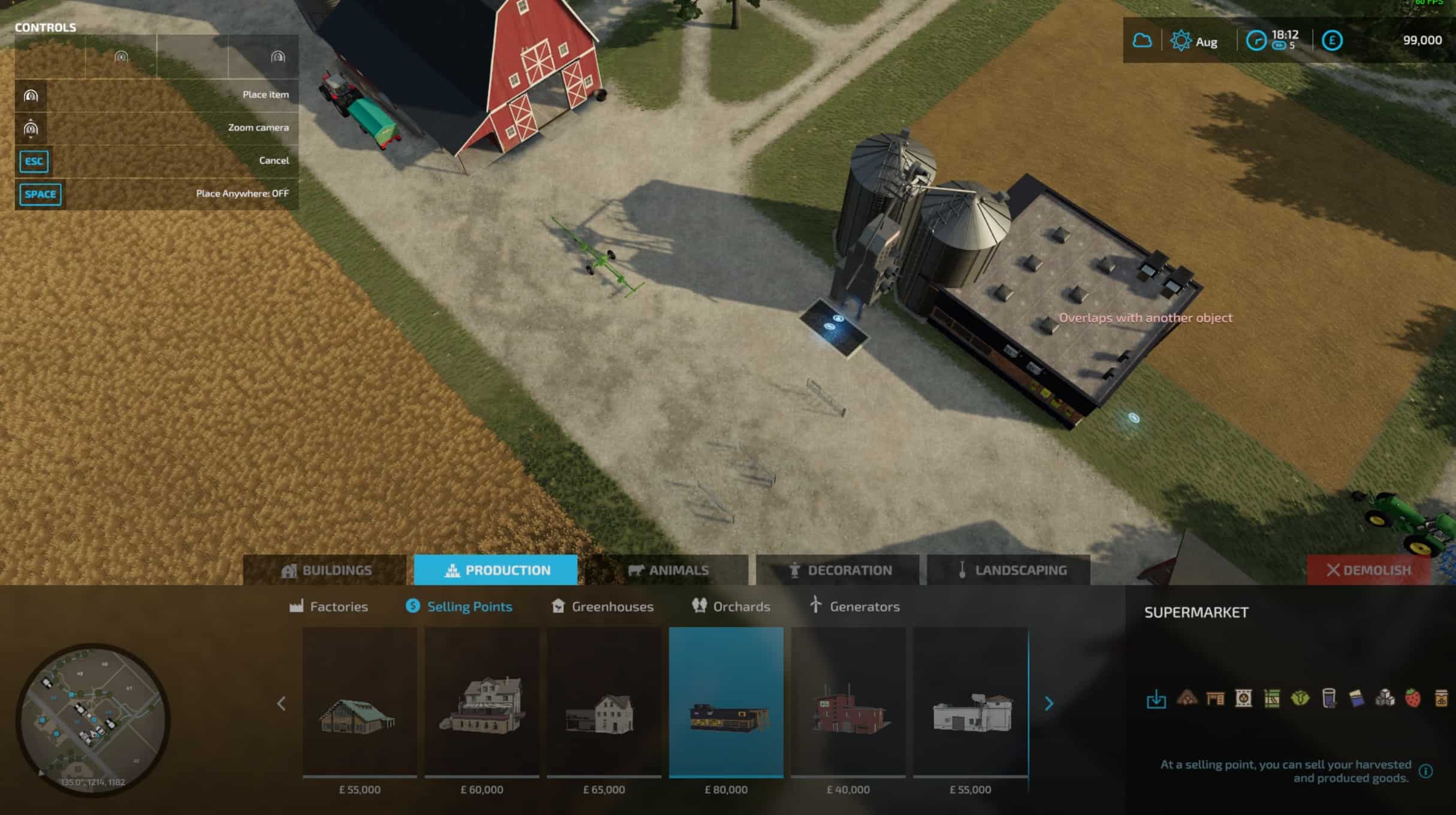
Task: Choose the Selling Points category
Action: click(459, 606)
